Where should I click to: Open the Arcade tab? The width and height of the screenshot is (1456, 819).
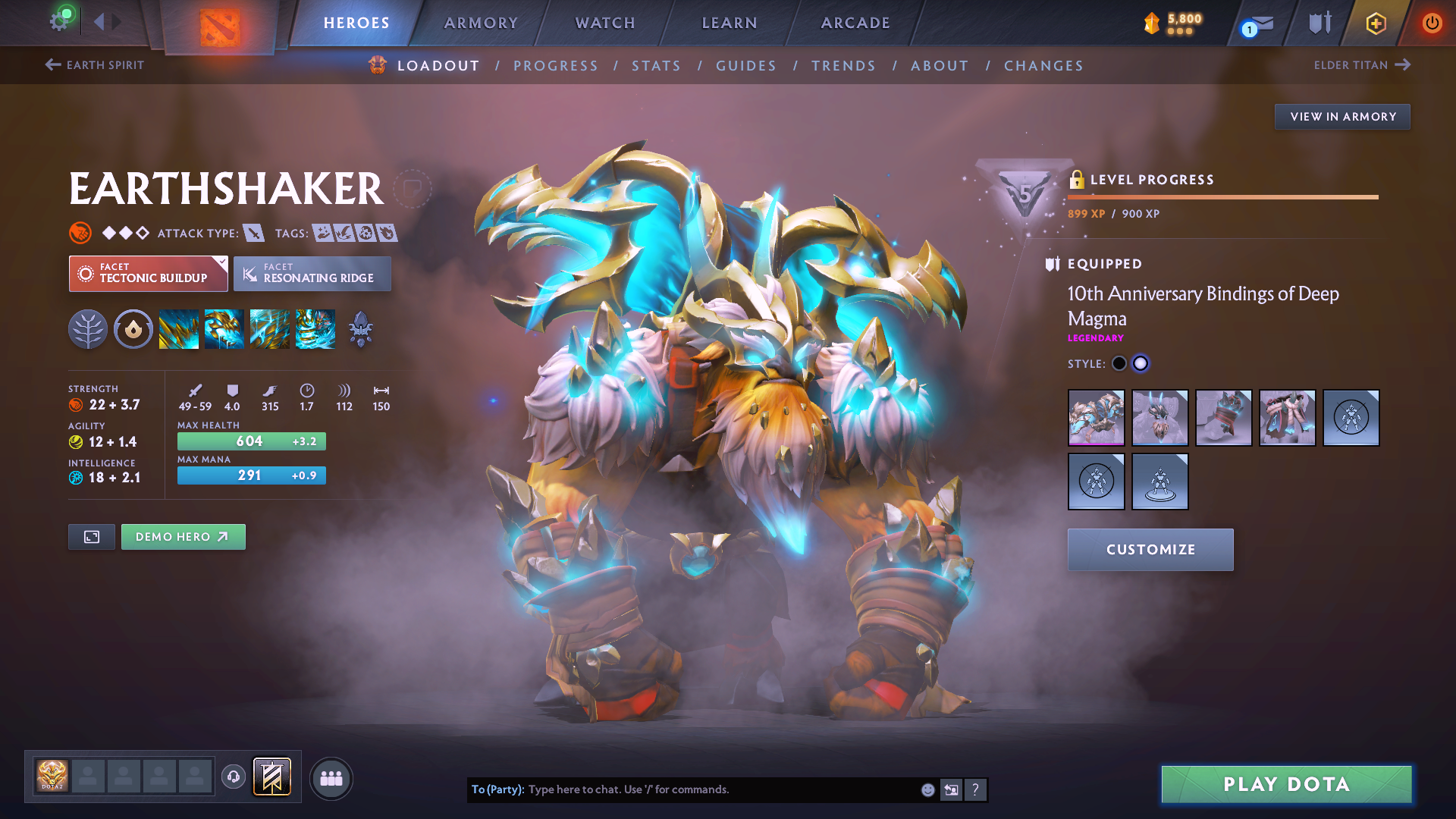[855, 23]
